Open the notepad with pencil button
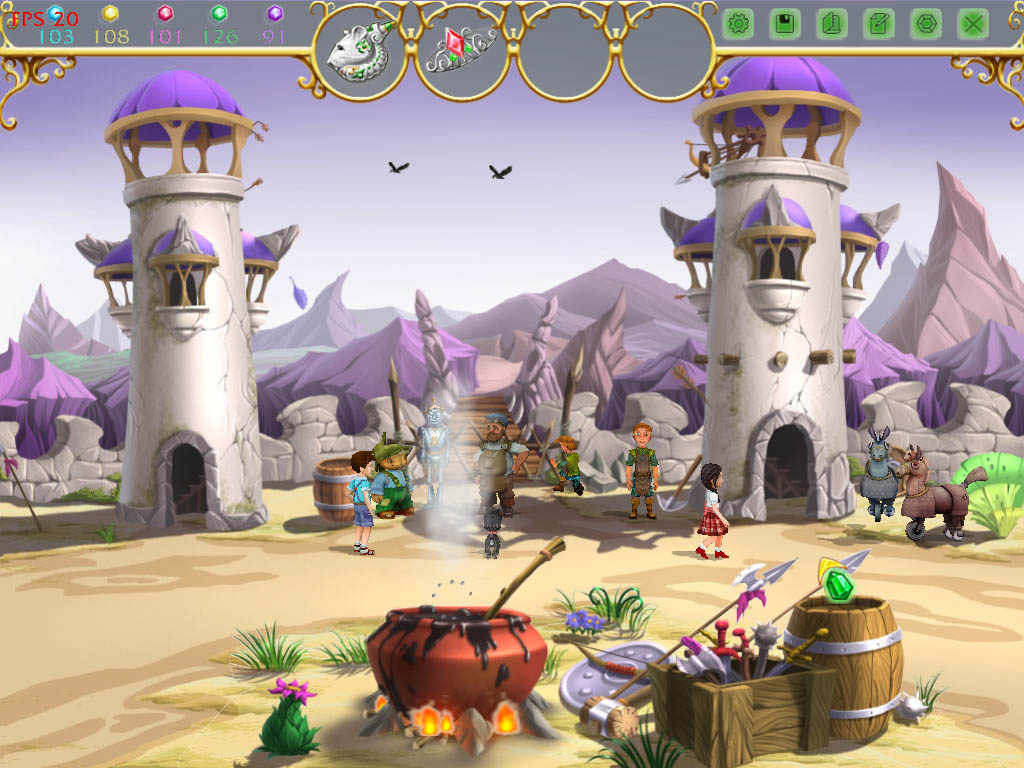The width and height of the screenshot is (1024, 768). [x=879, y=24]
